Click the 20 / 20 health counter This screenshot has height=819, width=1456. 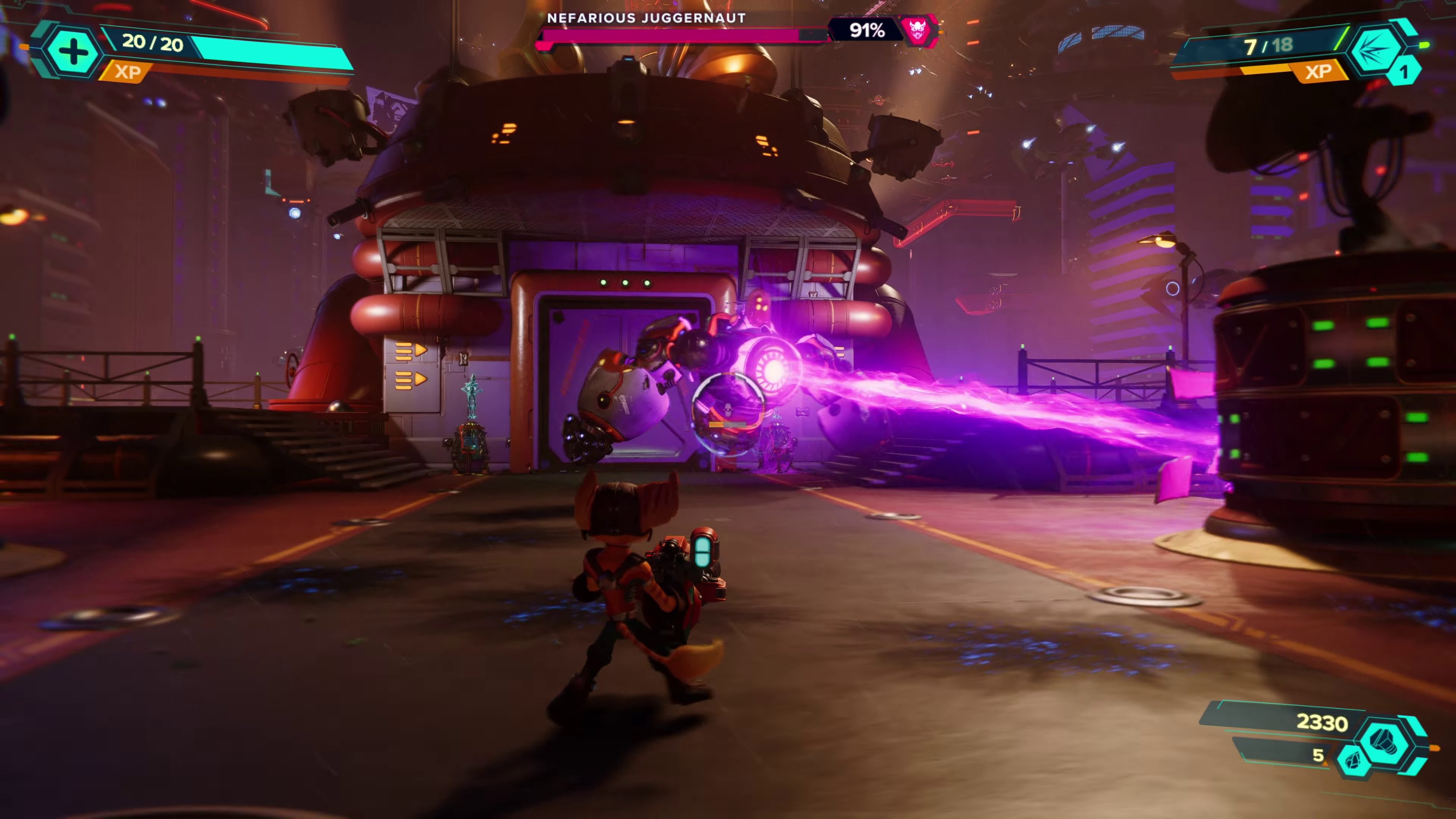[x=152, y=44]
